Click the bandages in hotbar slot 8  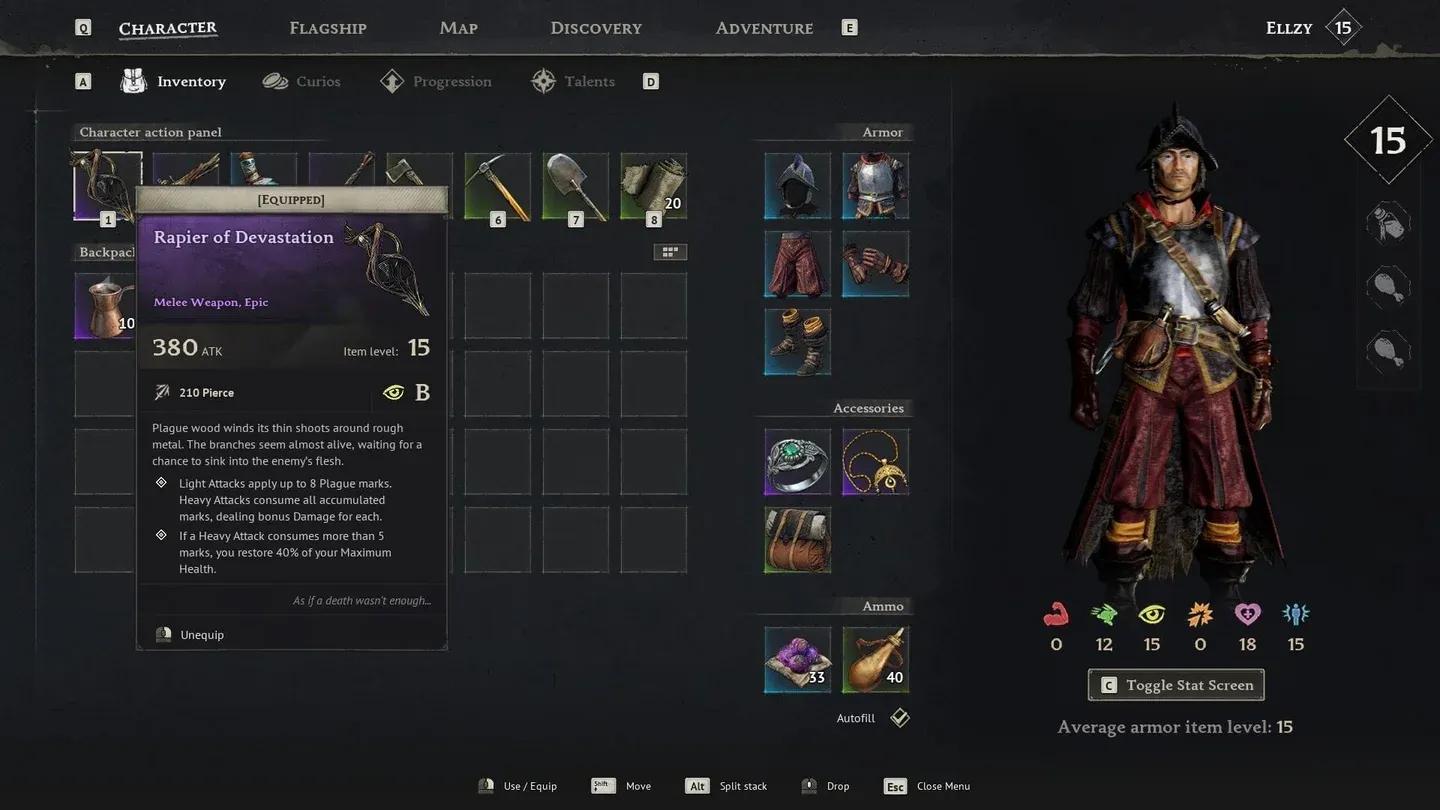tap(653, 185)
